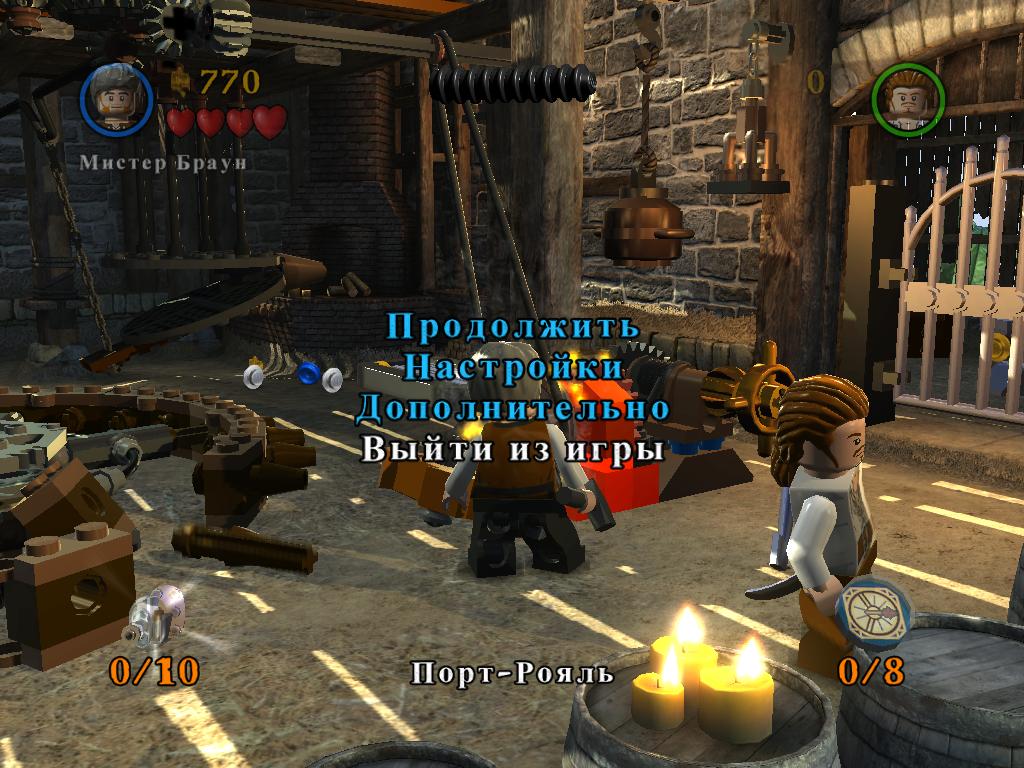
Task: Select Продолжить to resume the game
Action: point(512,326)
